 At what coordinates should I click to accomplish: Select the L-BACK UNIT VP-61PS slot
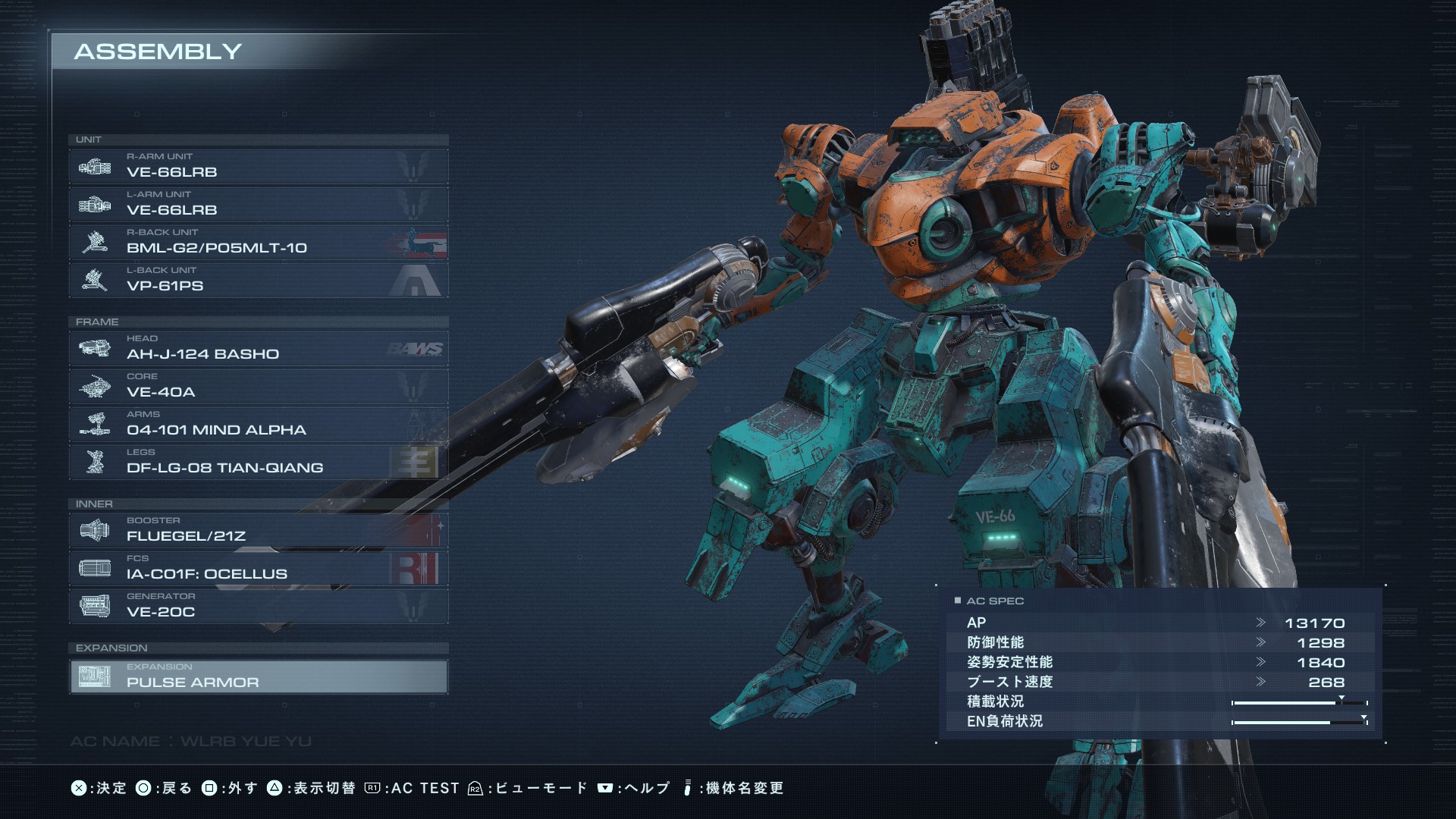point(258,280)
